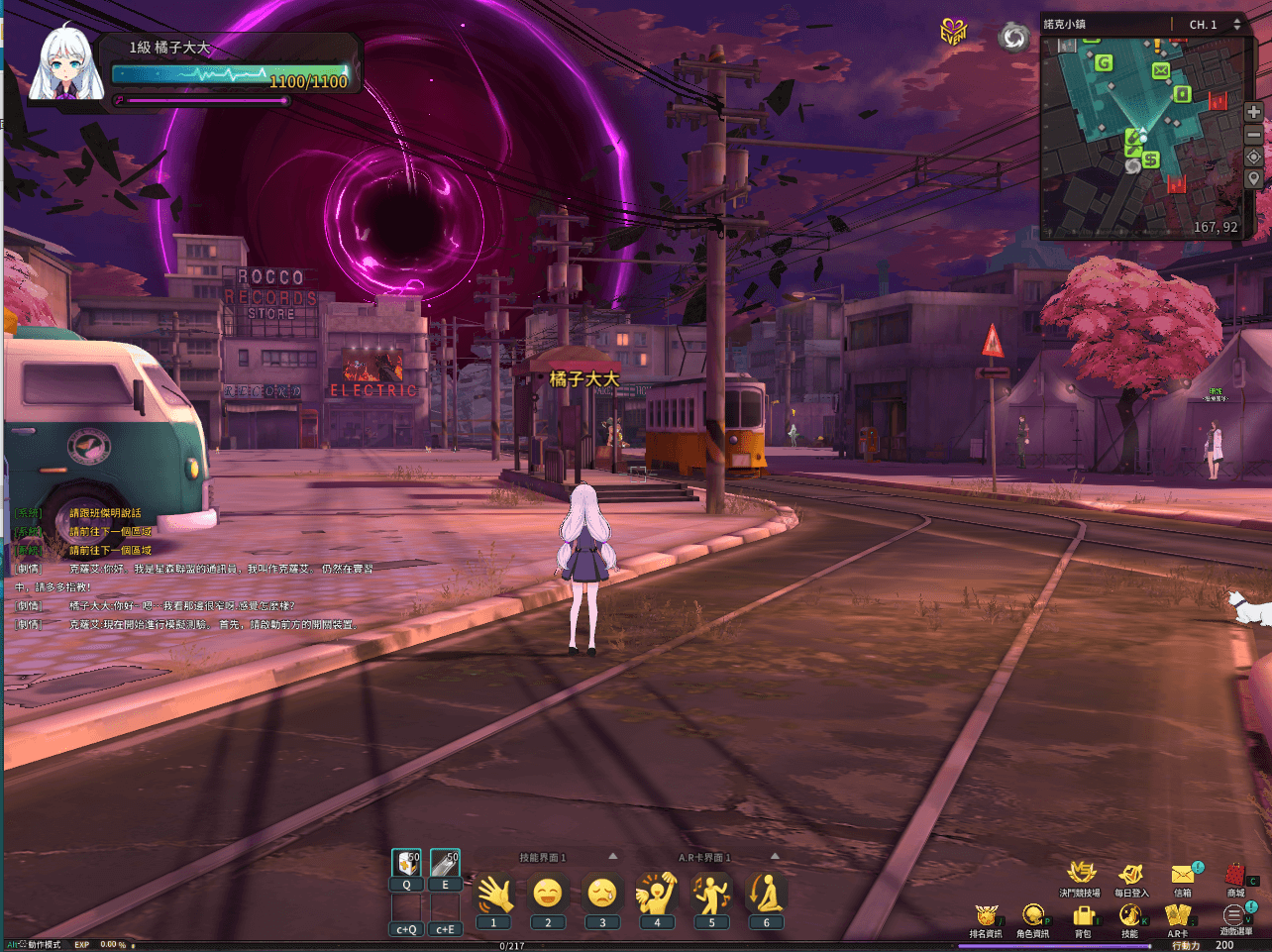The image size is (1272, 952).
Task: Use the waving hand emote
Action: [494, 895]
